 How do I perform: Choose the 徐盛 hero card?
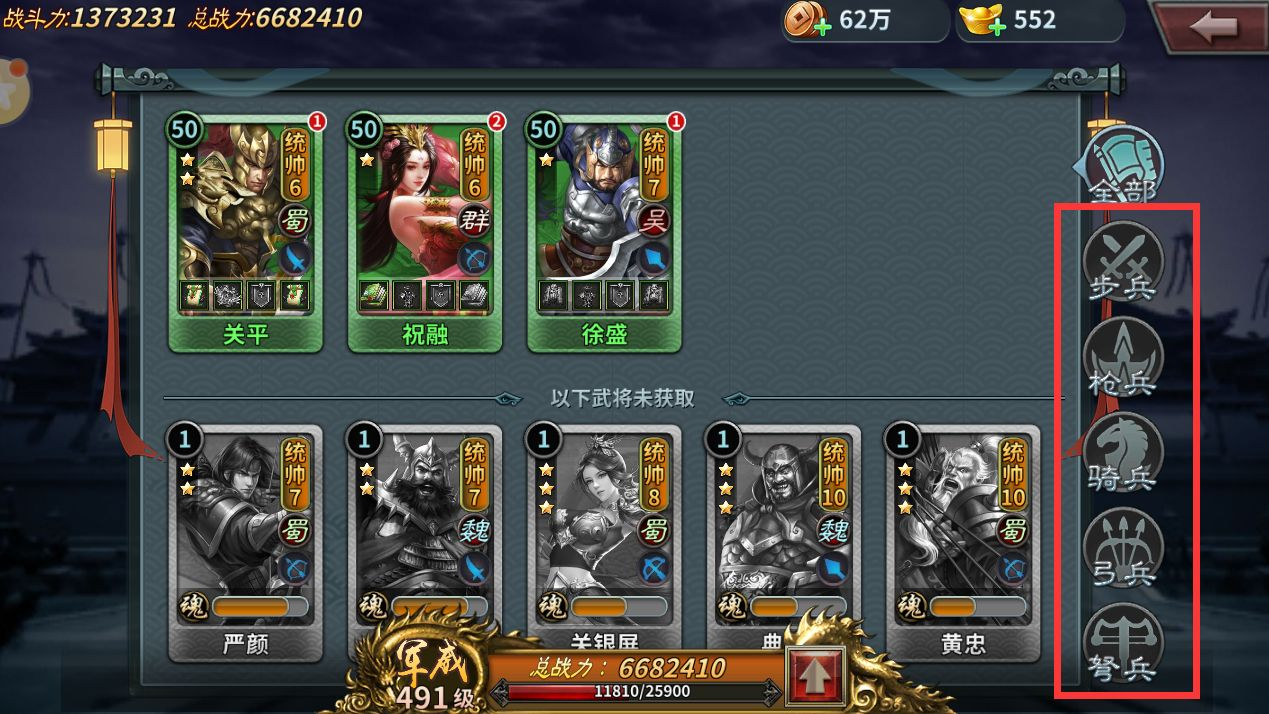tap(604, 230)
